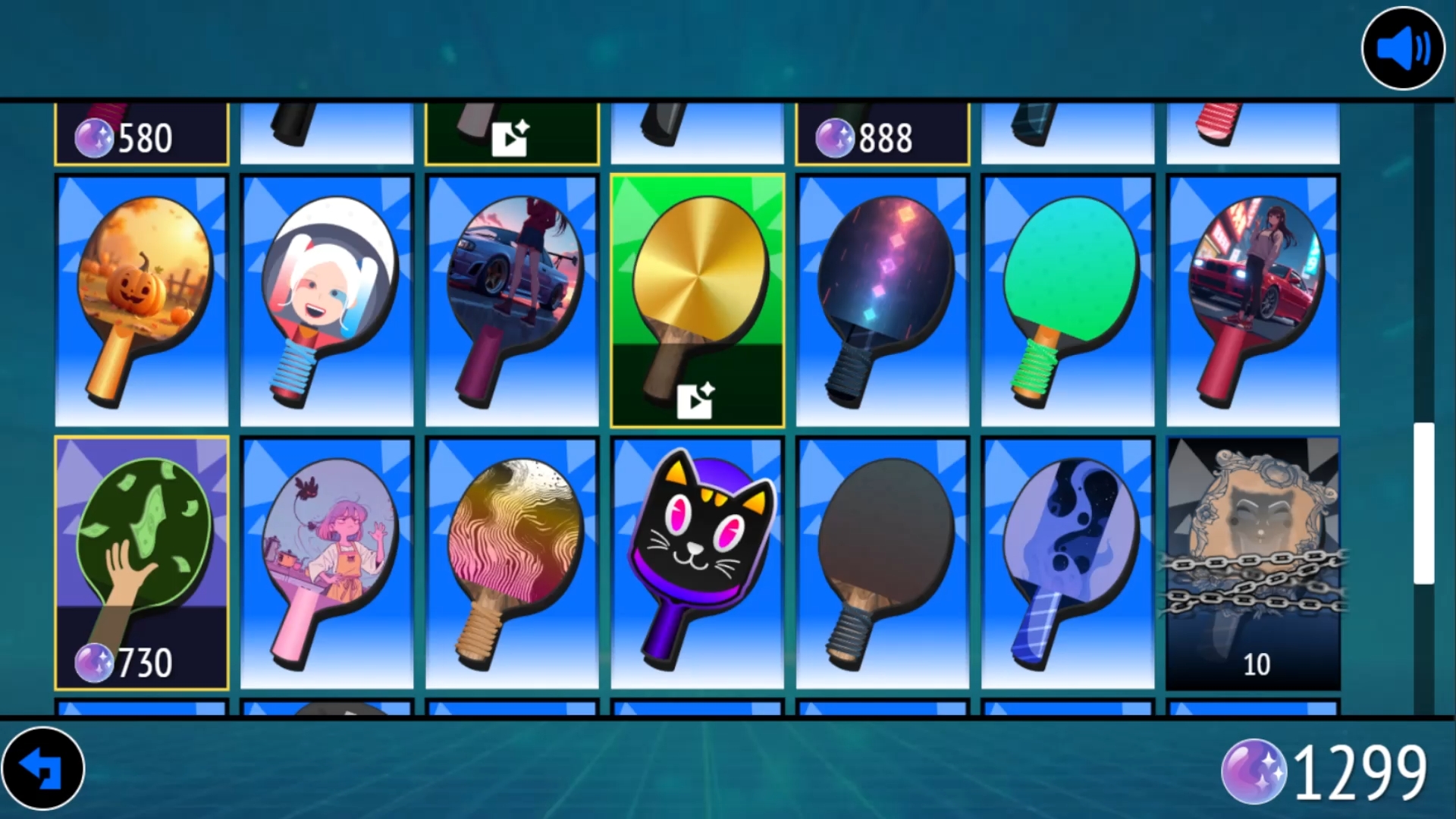
Task: Choose the white-haired girl paddle
Action: 327,300
